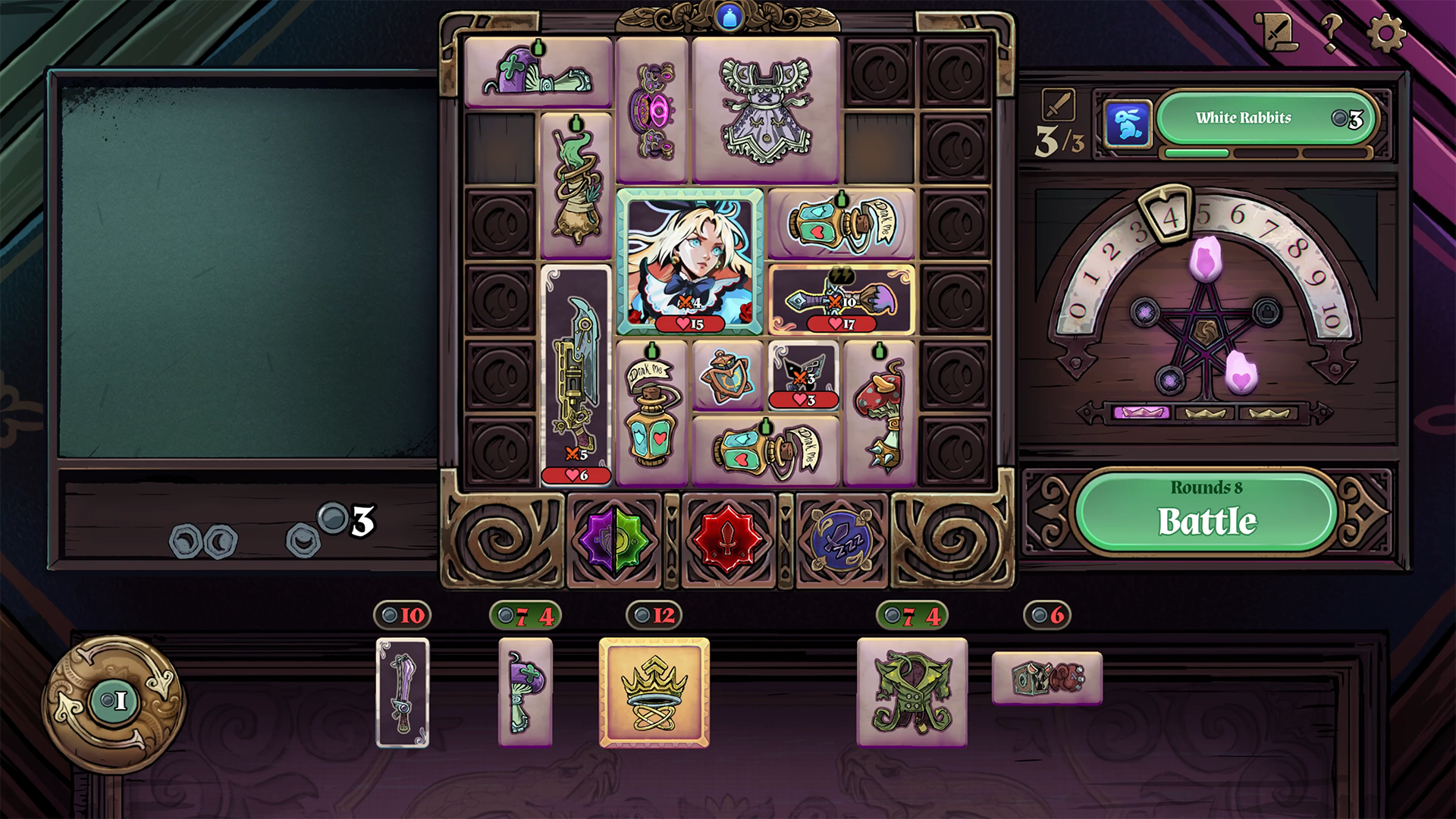Select the purple mushroom shop item
The height and width of the screenshot is (819, 1456).
[x=525, y=692]
